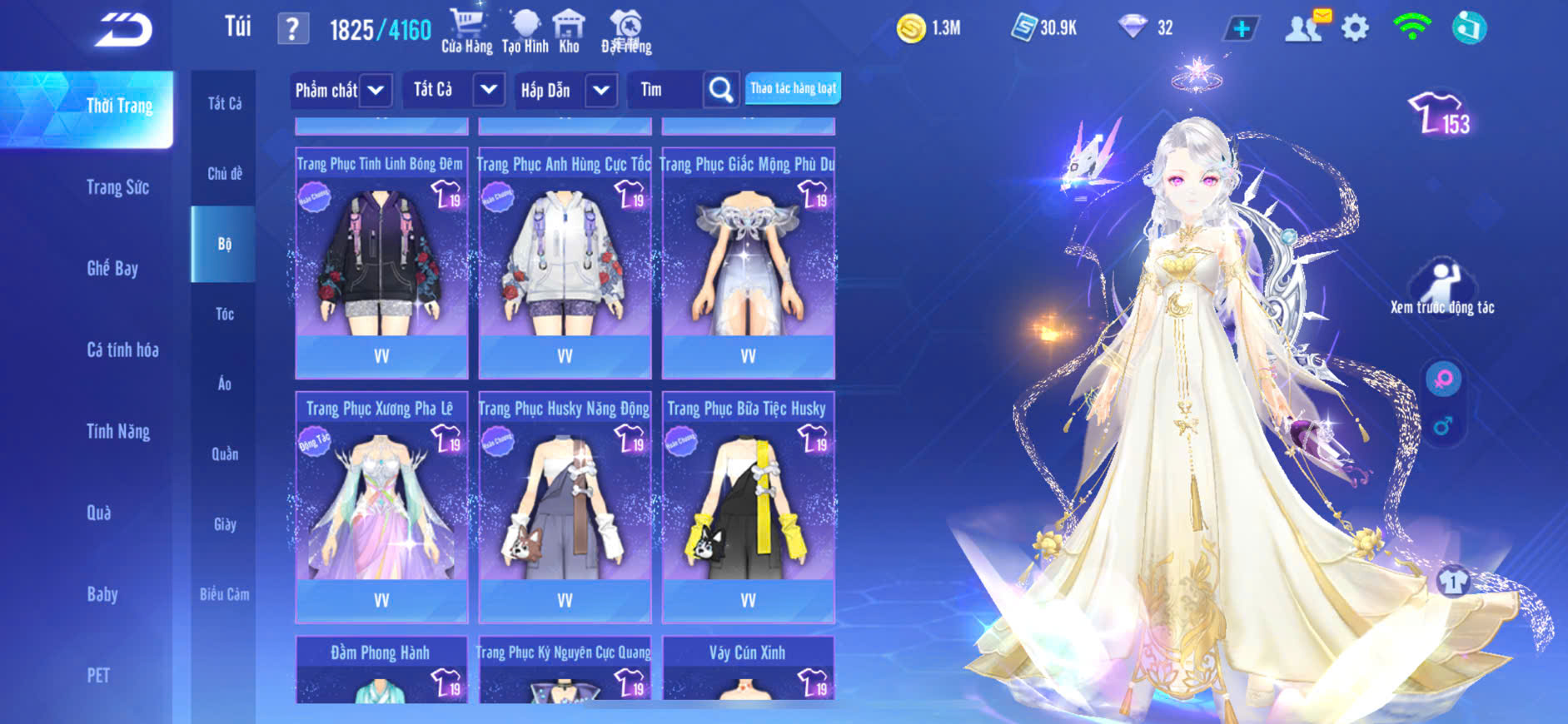Go back using the return arrow
This screenshot has height=724, width=1568.
pyautogui.click(x=123, y=30)
